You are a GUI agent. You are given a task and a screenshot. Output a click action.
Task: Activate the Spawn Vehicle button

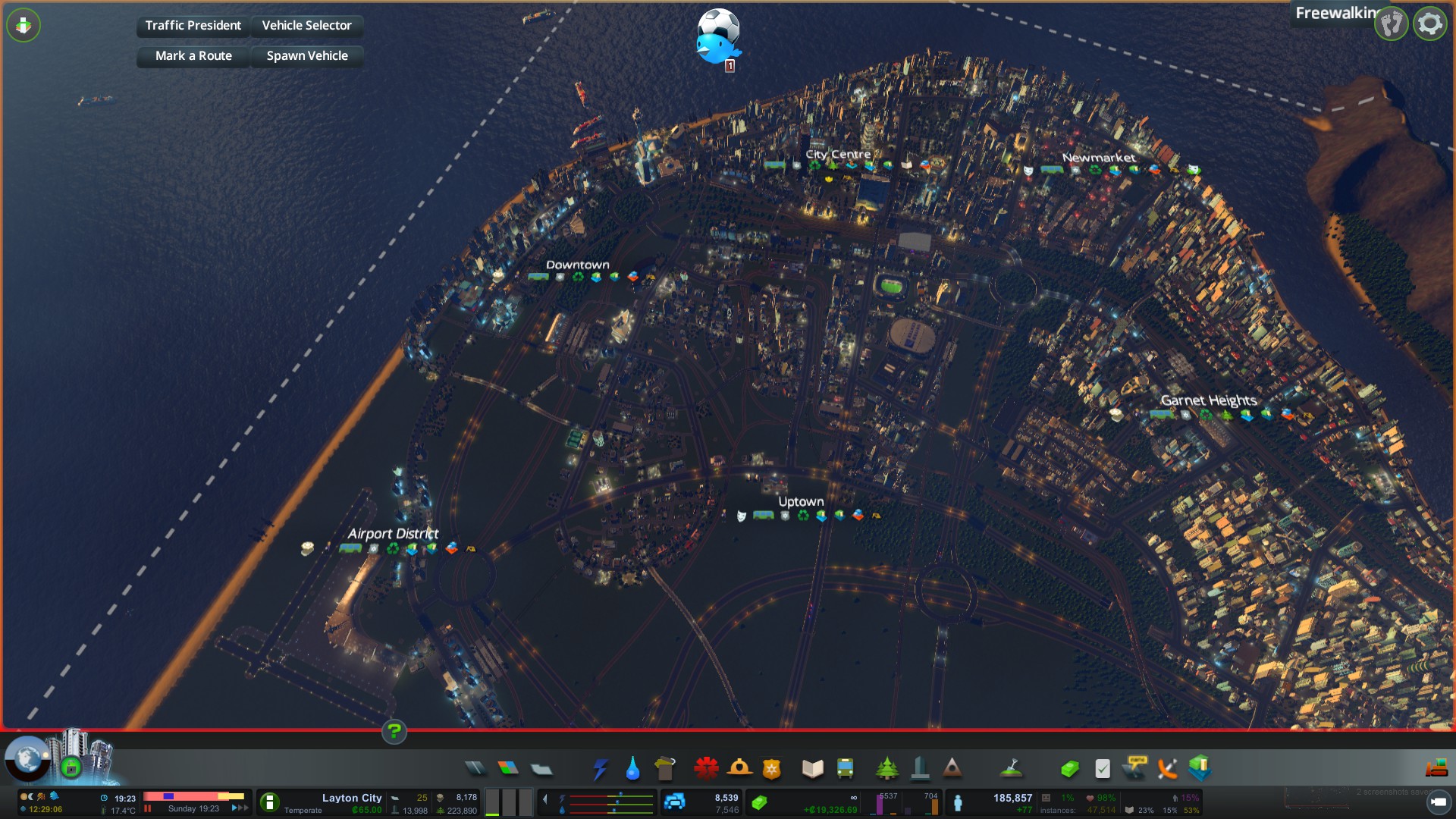306,56
